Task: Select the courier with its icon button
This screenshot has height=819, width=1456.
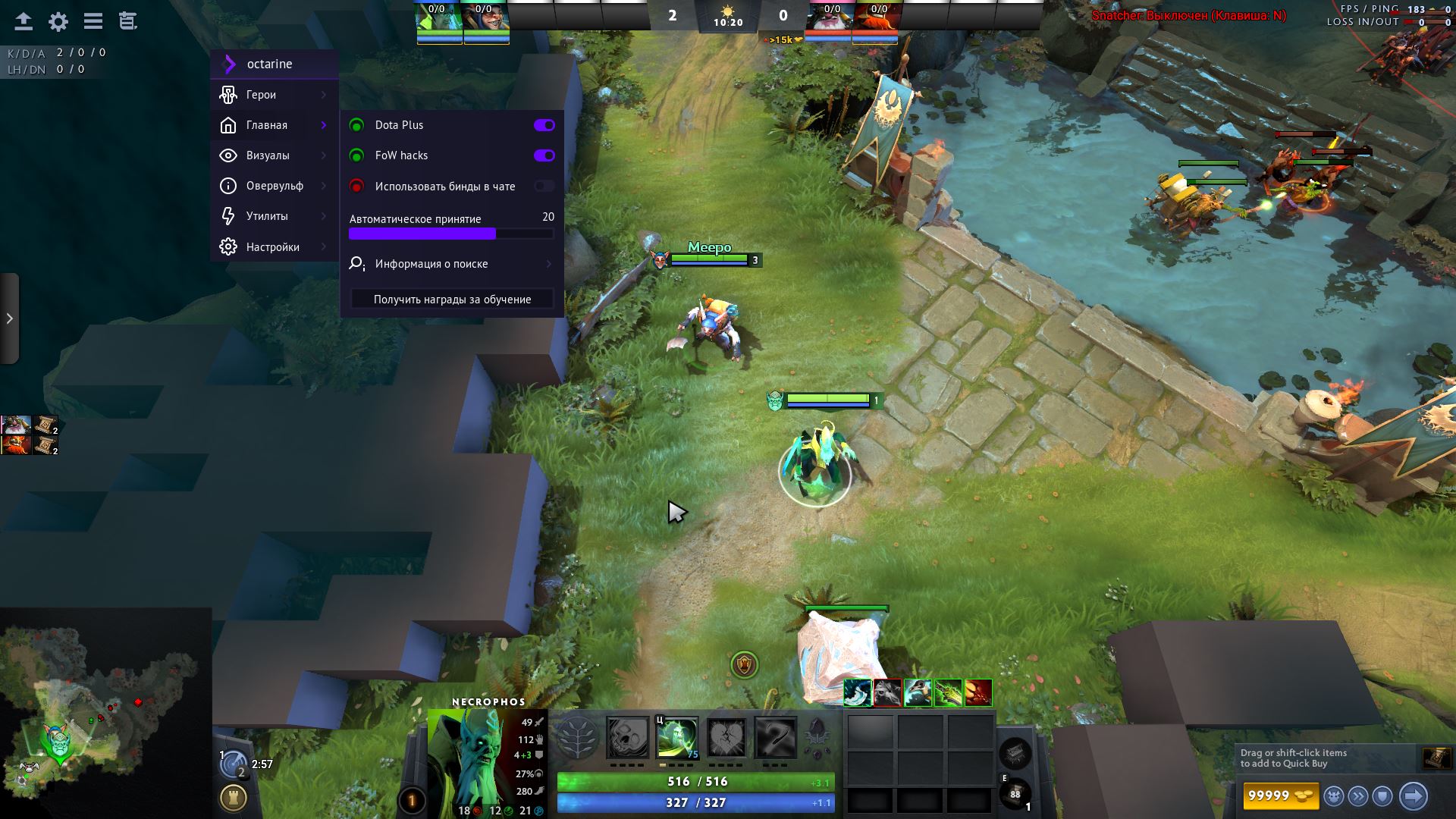Action: (1334, 796)
